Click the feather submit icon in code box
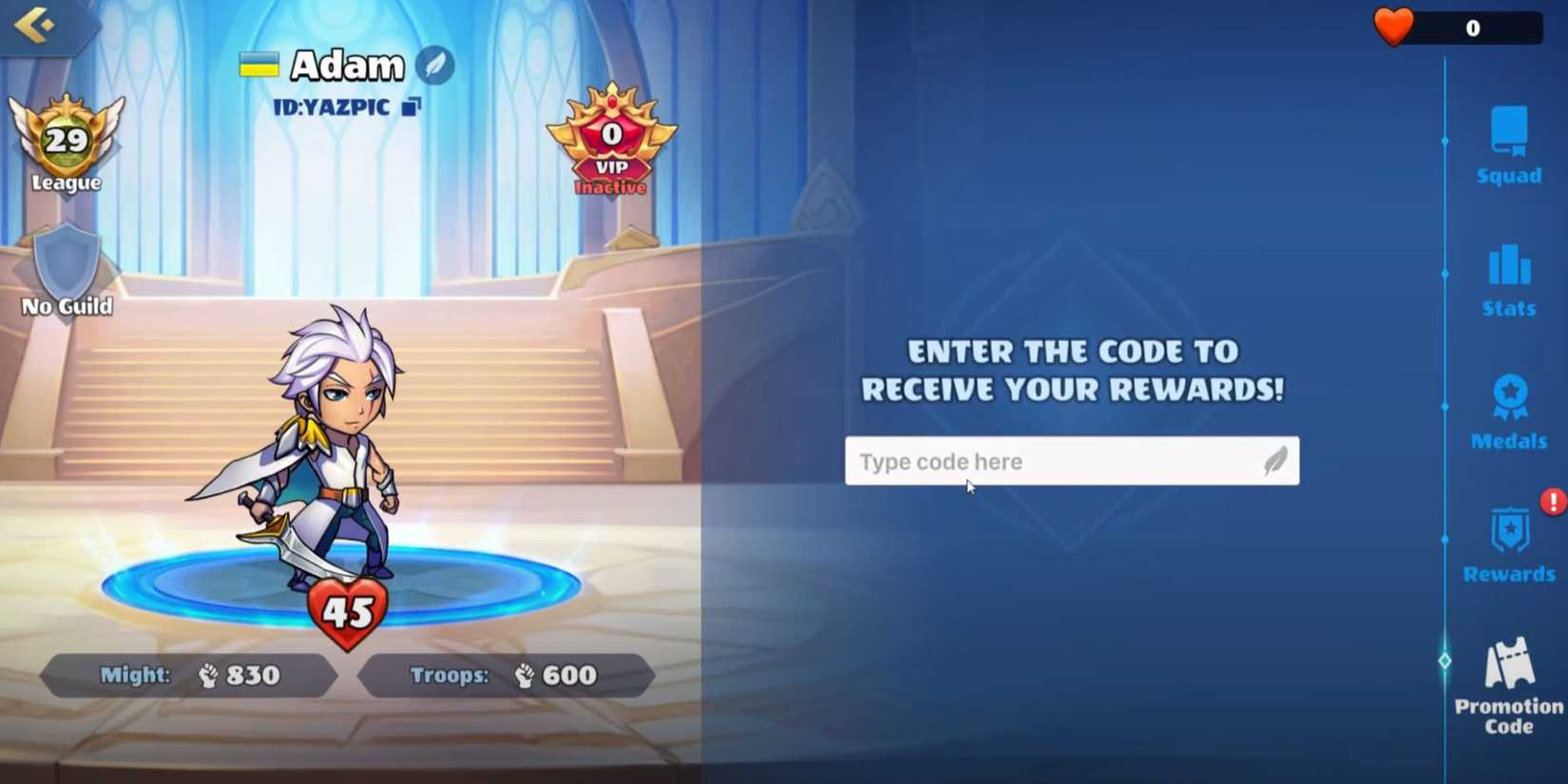The image size is (1568, 784). coord(1273,460)
